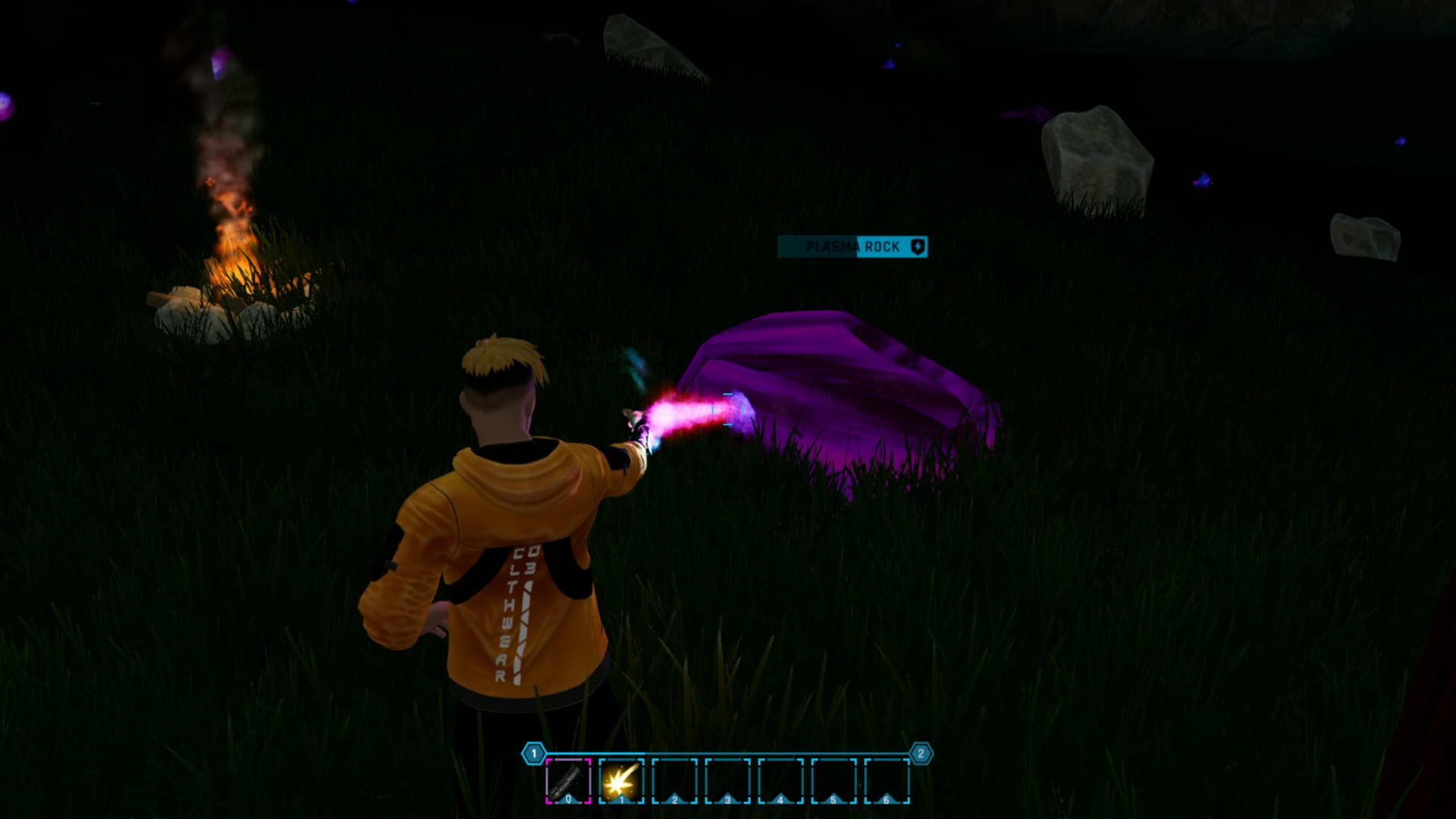1456x819 pixels.
Task: Expand the triangle arrow under slot 5
Action: pos(834,799)
